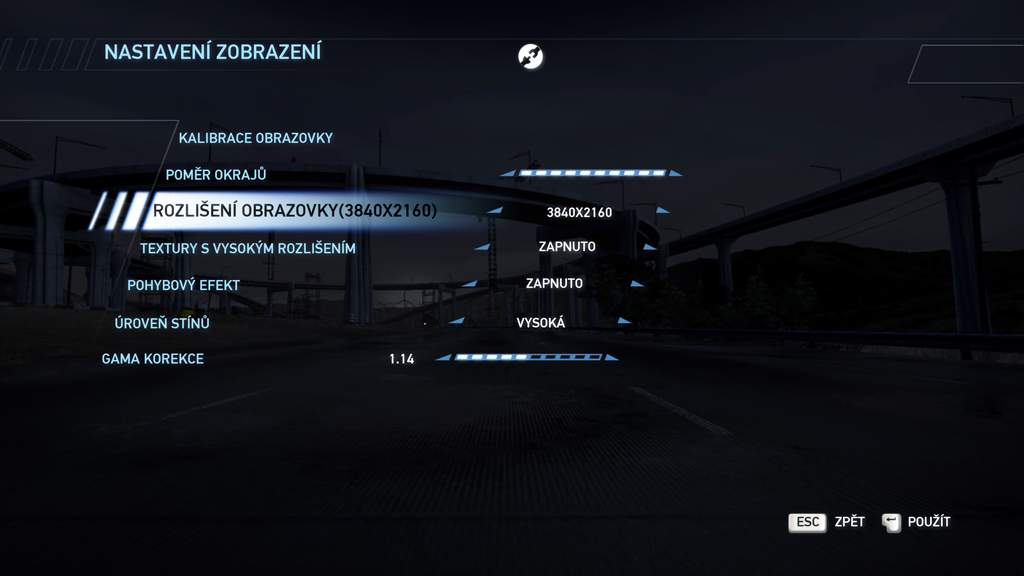Click left arrow of Pohybový efekt Zapnuto
Image resolution: width=1024 pixels, height=576 pixels.
tap(469, 284)
